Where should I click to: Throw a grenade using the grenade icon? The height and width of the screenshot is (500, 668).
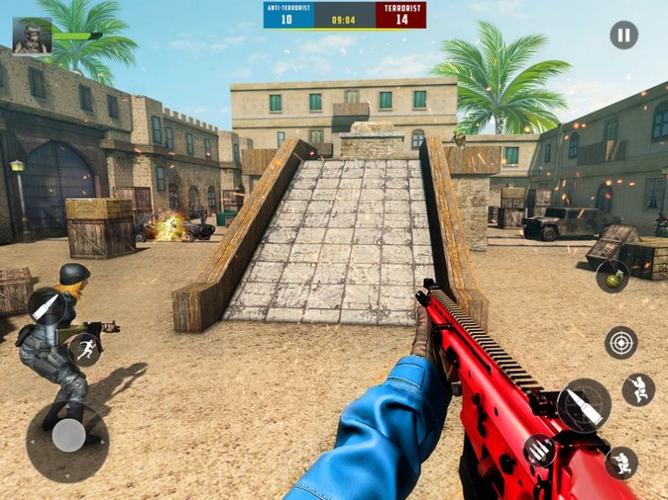click(612, 276)
